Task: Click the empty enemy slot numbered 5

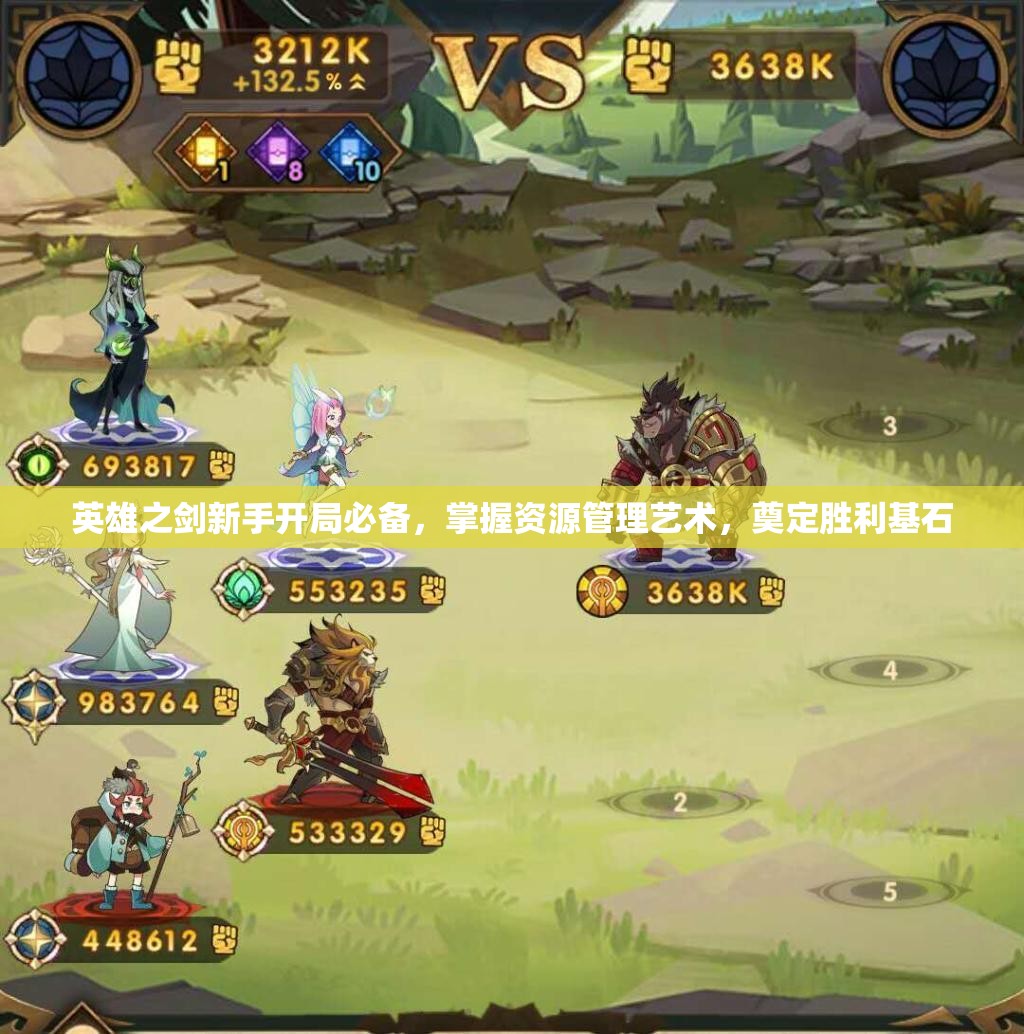Action: (x=889, y=890)
